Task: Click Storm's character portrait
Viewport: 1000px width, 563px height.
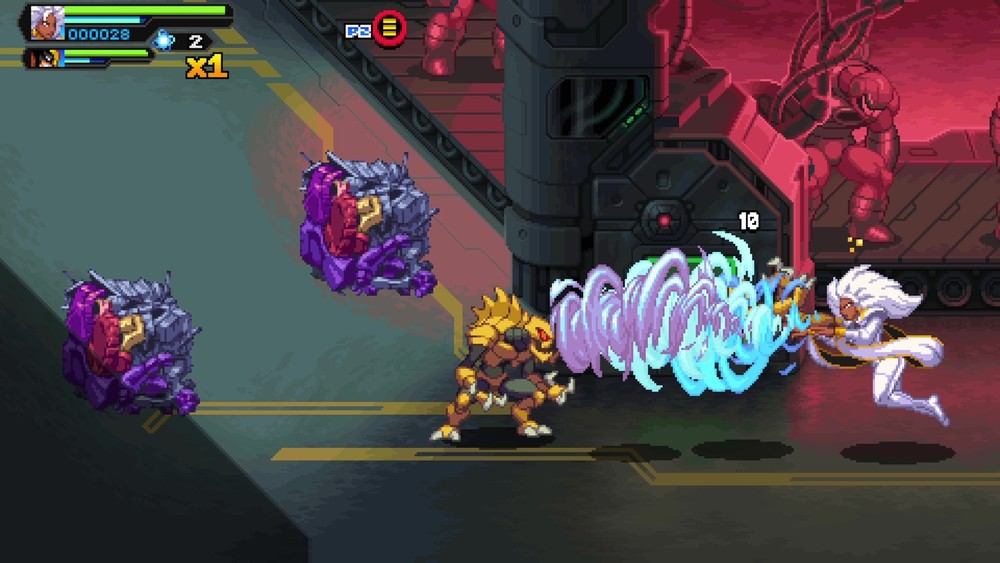Action: pos(46,22)
